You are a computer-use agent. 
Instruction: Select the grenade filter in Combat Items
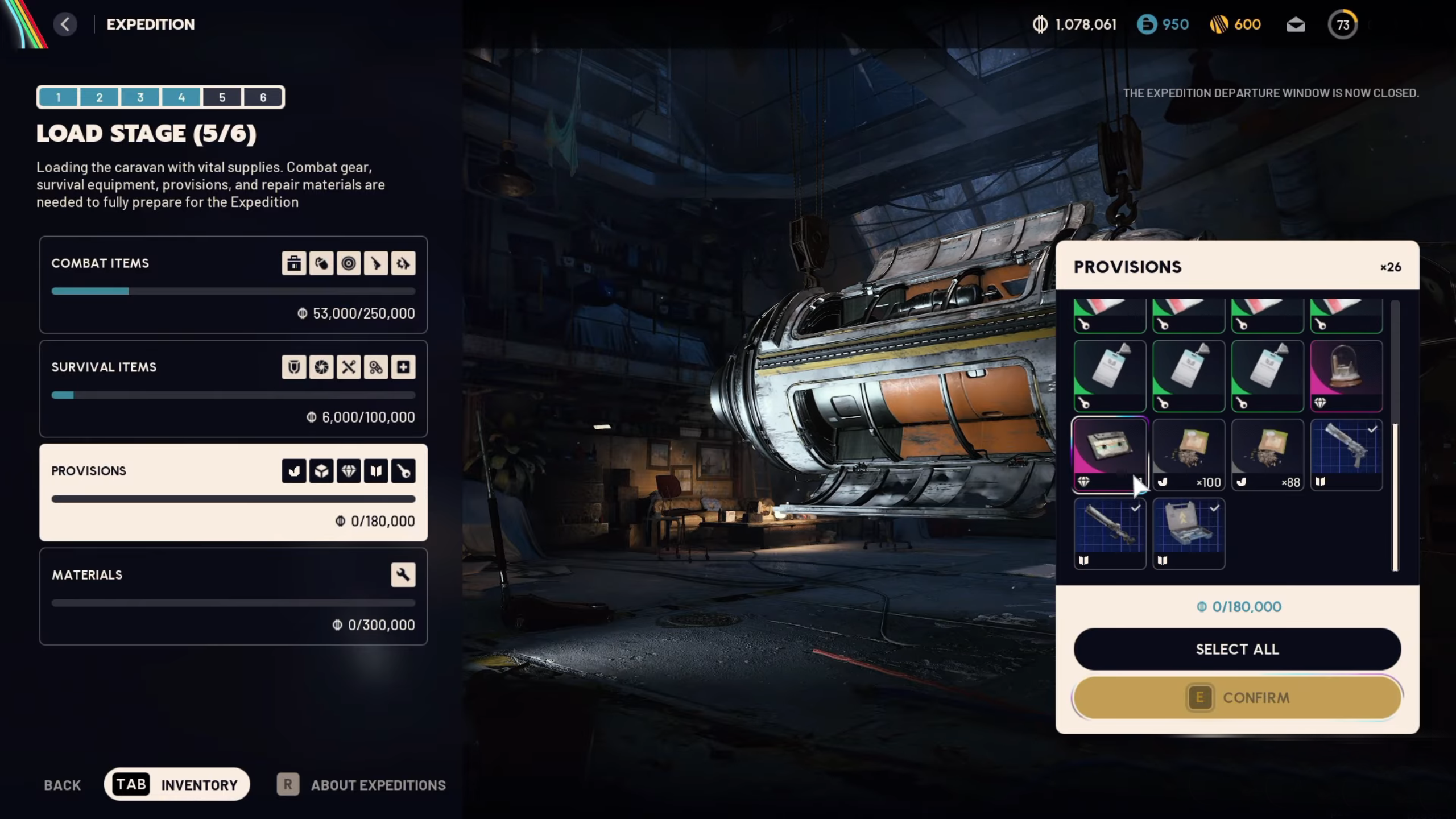(x=321, y=263)
